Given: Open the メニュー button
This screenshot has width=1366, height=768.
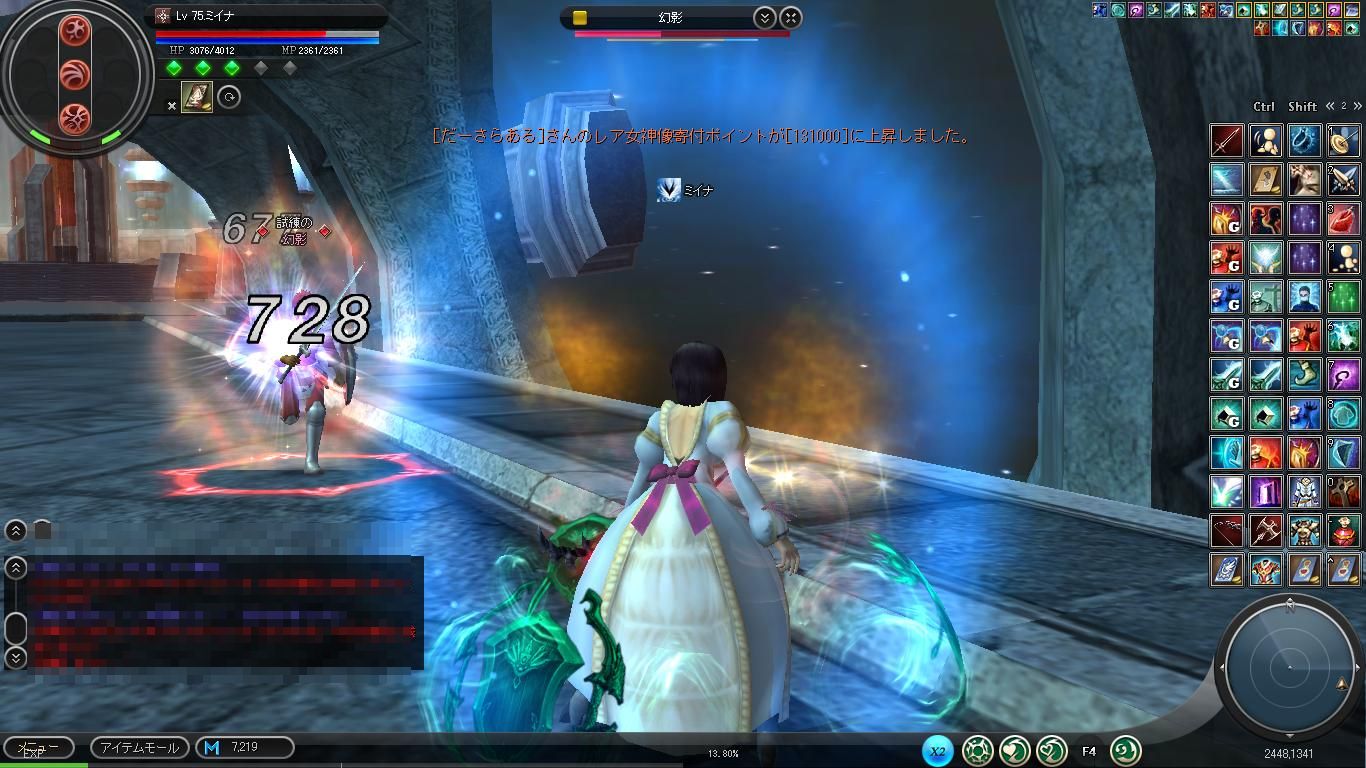Looking at the screenshot, I should [x=38, y=747].
